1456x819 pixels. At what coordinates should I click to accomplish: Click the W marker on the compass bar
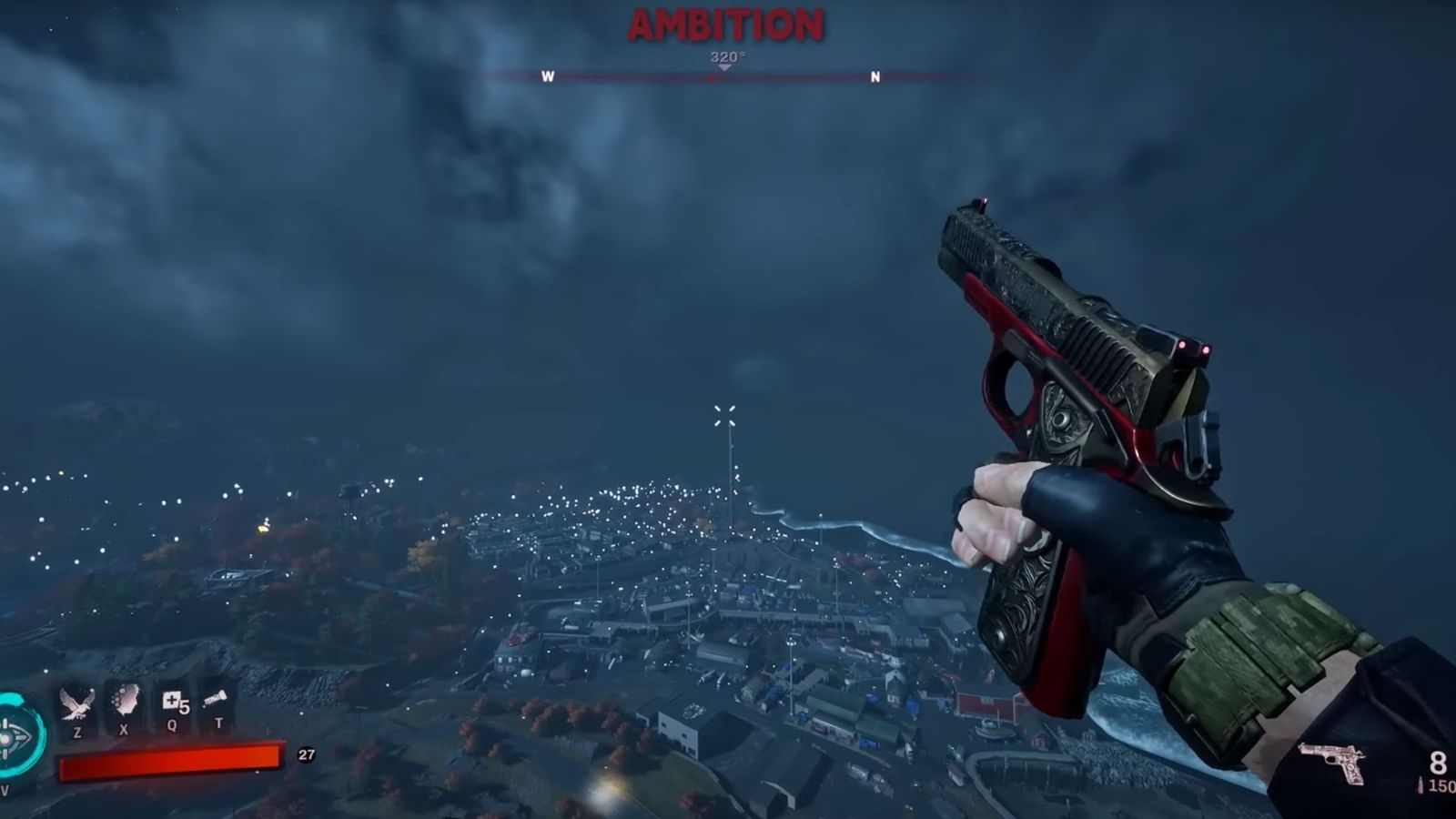[x=547, y=77]
